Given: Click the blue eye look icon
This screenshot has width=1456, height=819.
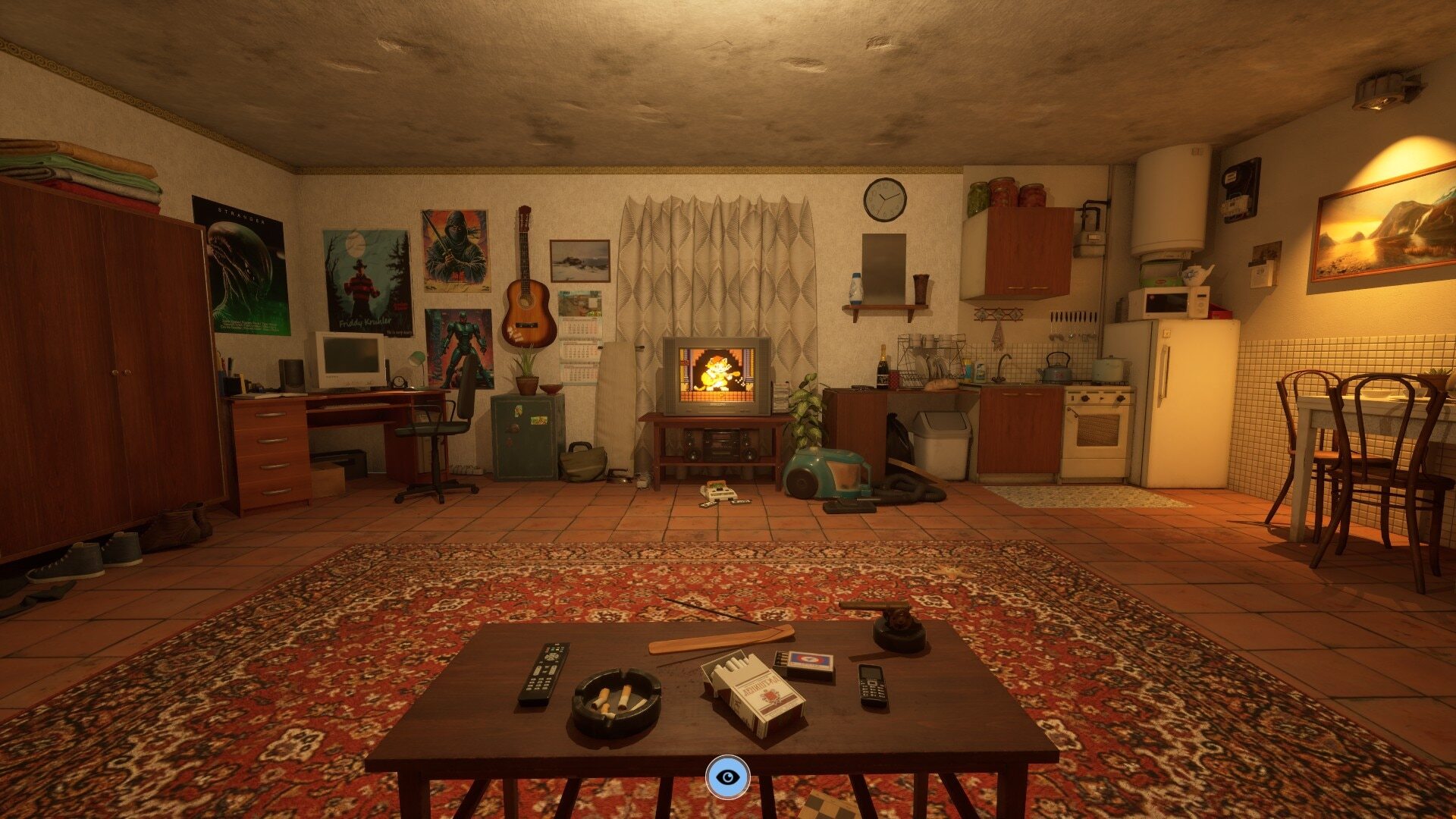Looking at the screenshot, I should (727, 777).
